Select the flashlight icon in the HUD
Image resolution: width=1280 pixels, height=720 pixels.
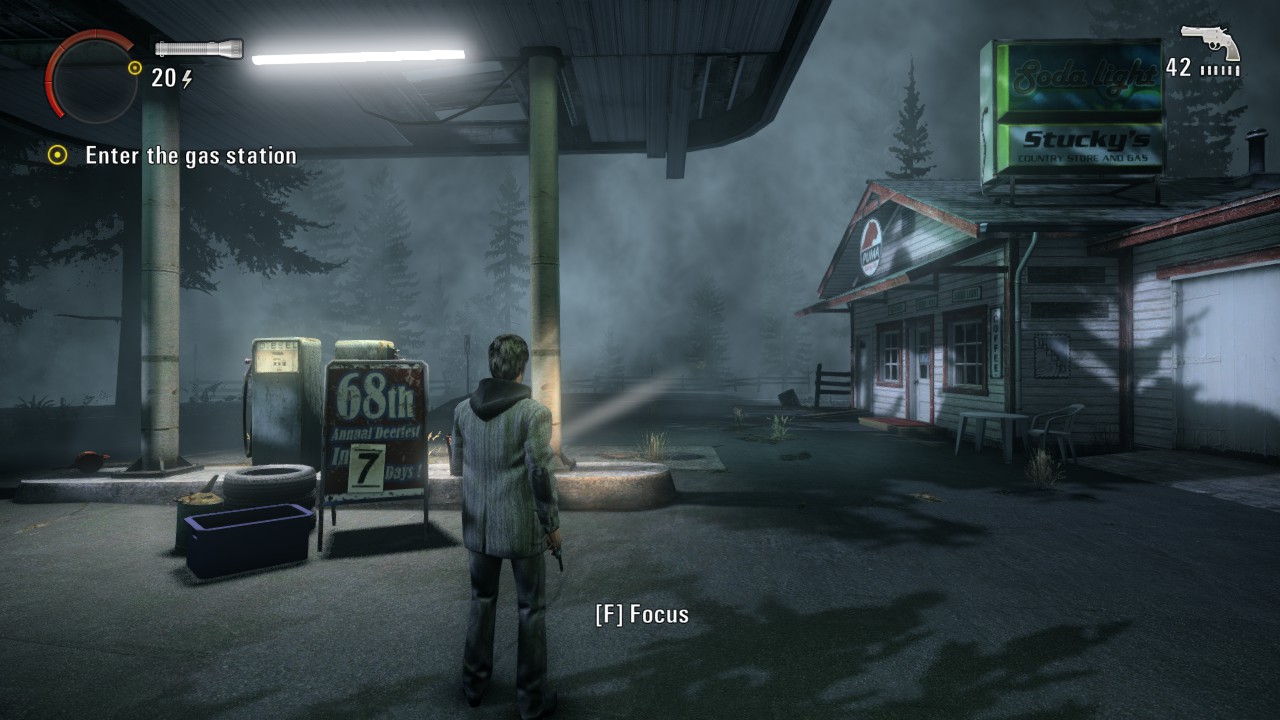199,48
